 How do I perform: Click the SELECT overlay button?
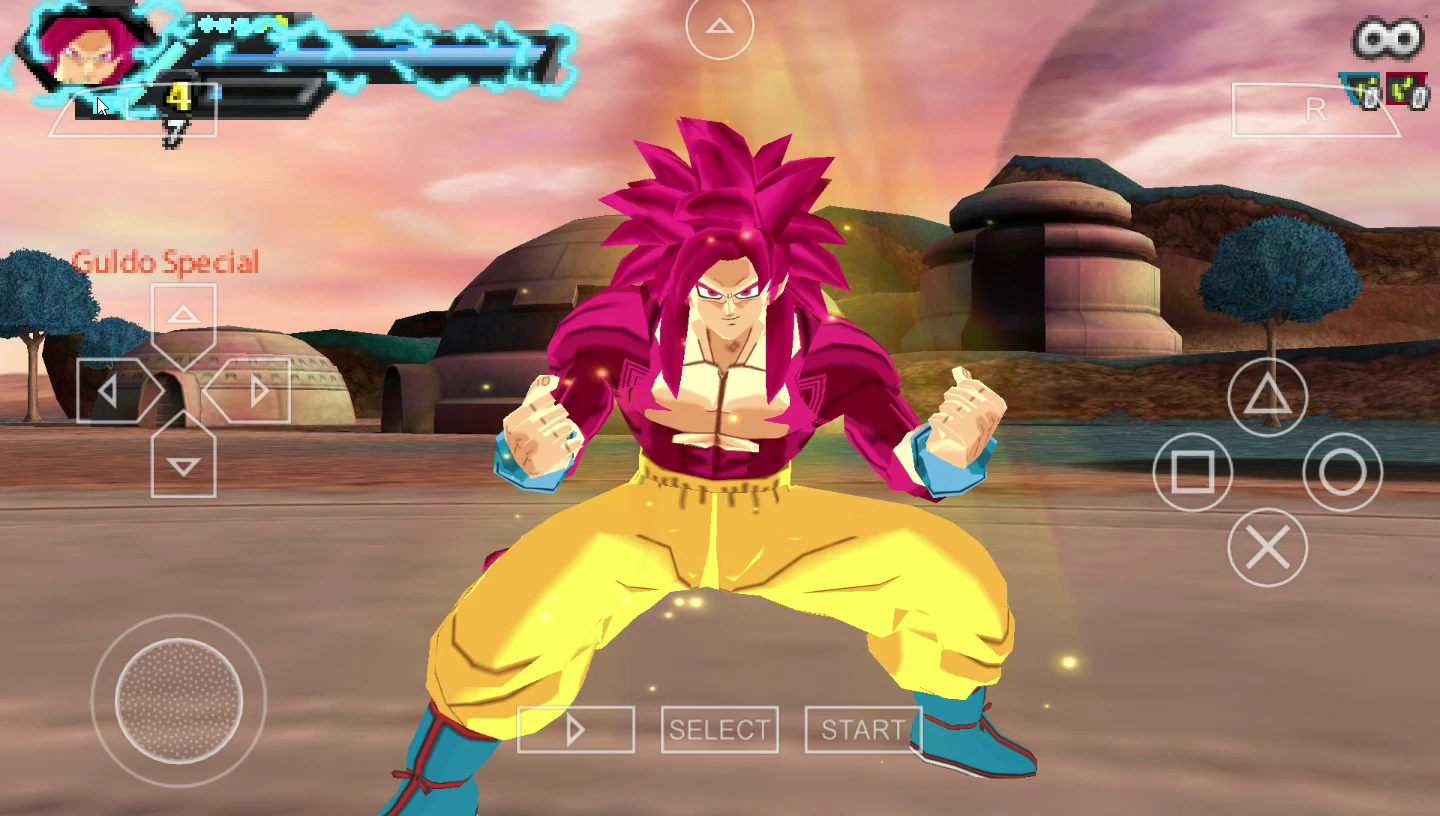tap(719, 730)
